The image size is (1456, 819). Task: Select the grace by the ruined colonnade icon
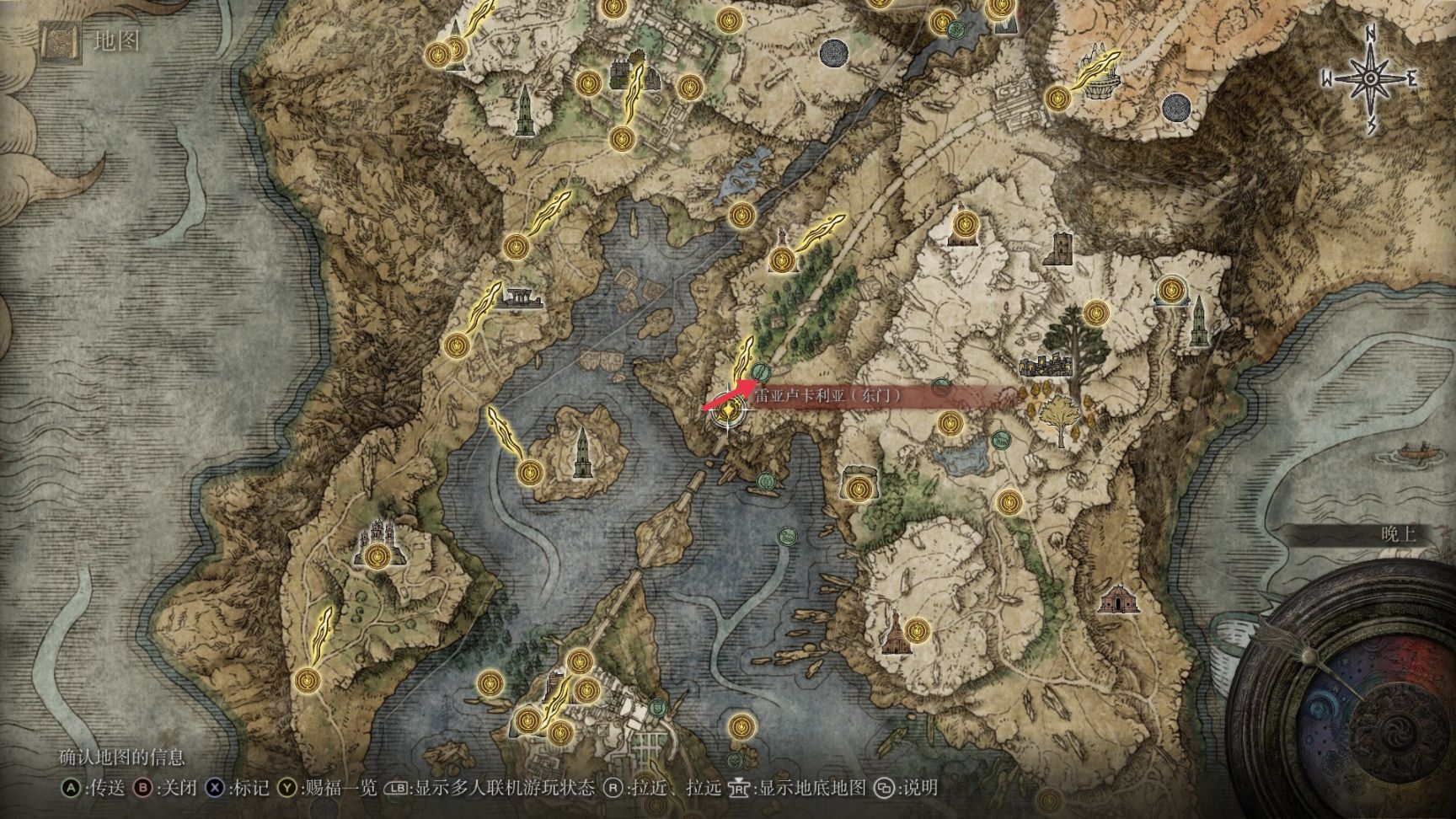(x=457, y=344)
